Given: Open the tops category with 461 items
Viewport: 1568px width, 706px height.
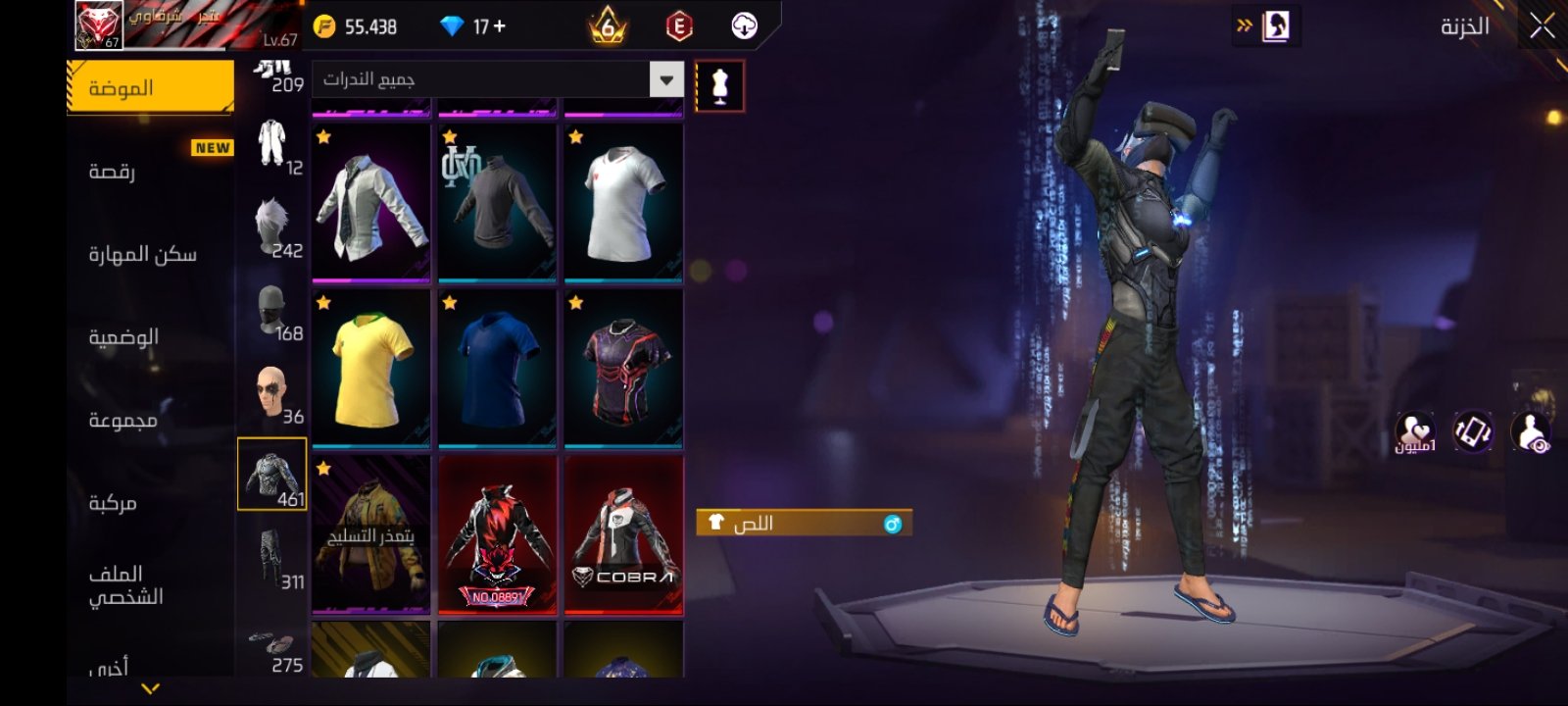Looking at the screenshot, I should 272,475.
